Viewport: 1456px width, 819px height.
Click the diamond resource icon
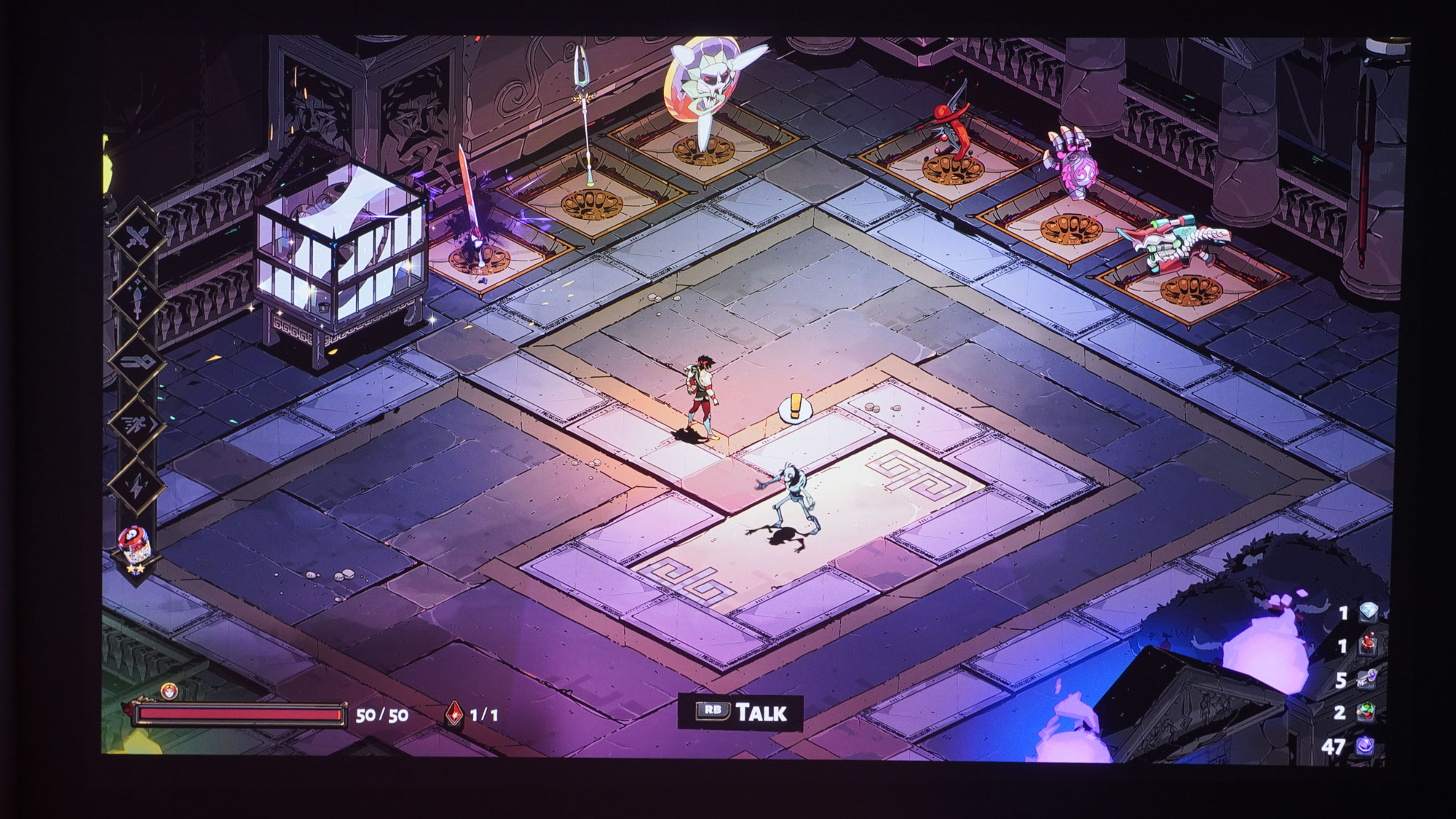[1368, 613]
